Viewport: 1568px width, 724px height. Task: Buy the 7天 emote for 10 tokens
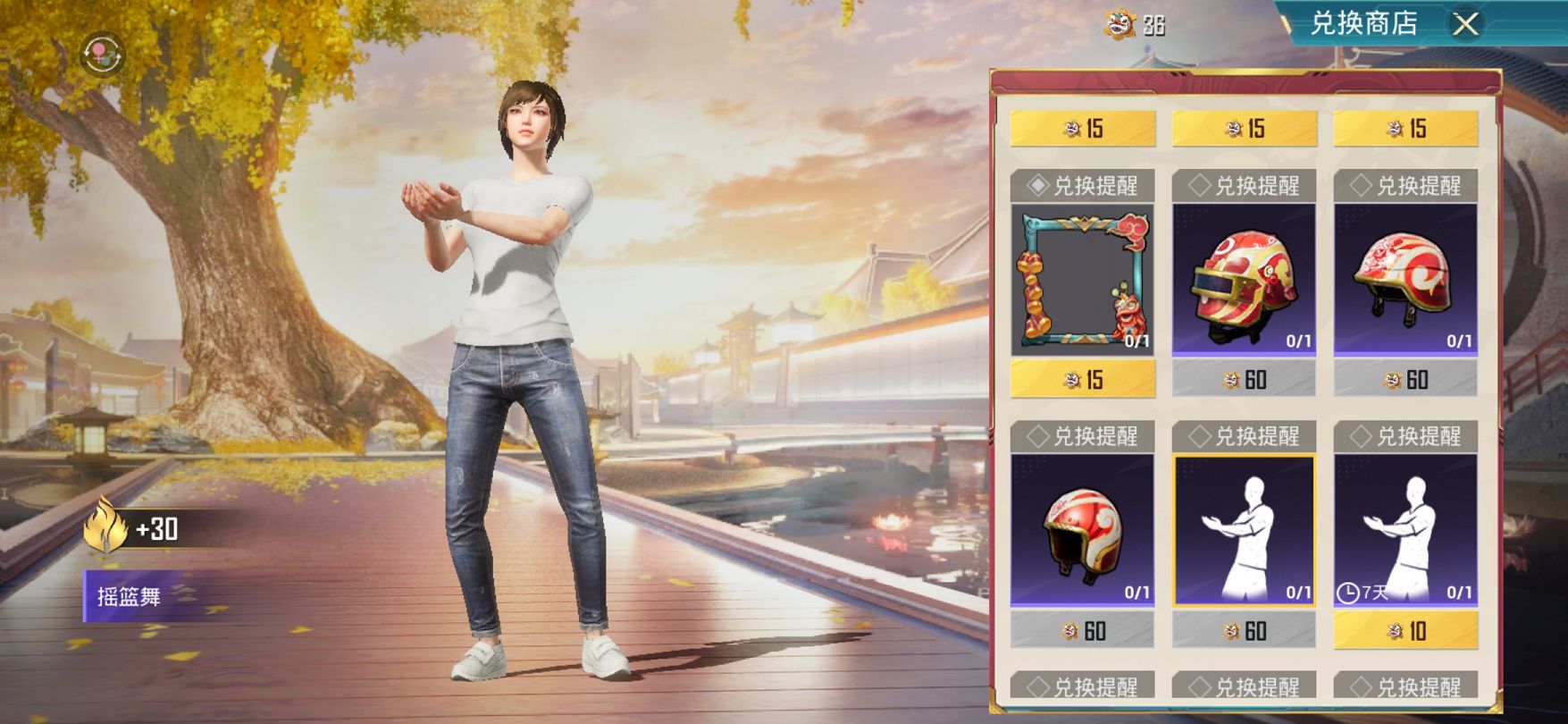click(x=1405, y=631)
